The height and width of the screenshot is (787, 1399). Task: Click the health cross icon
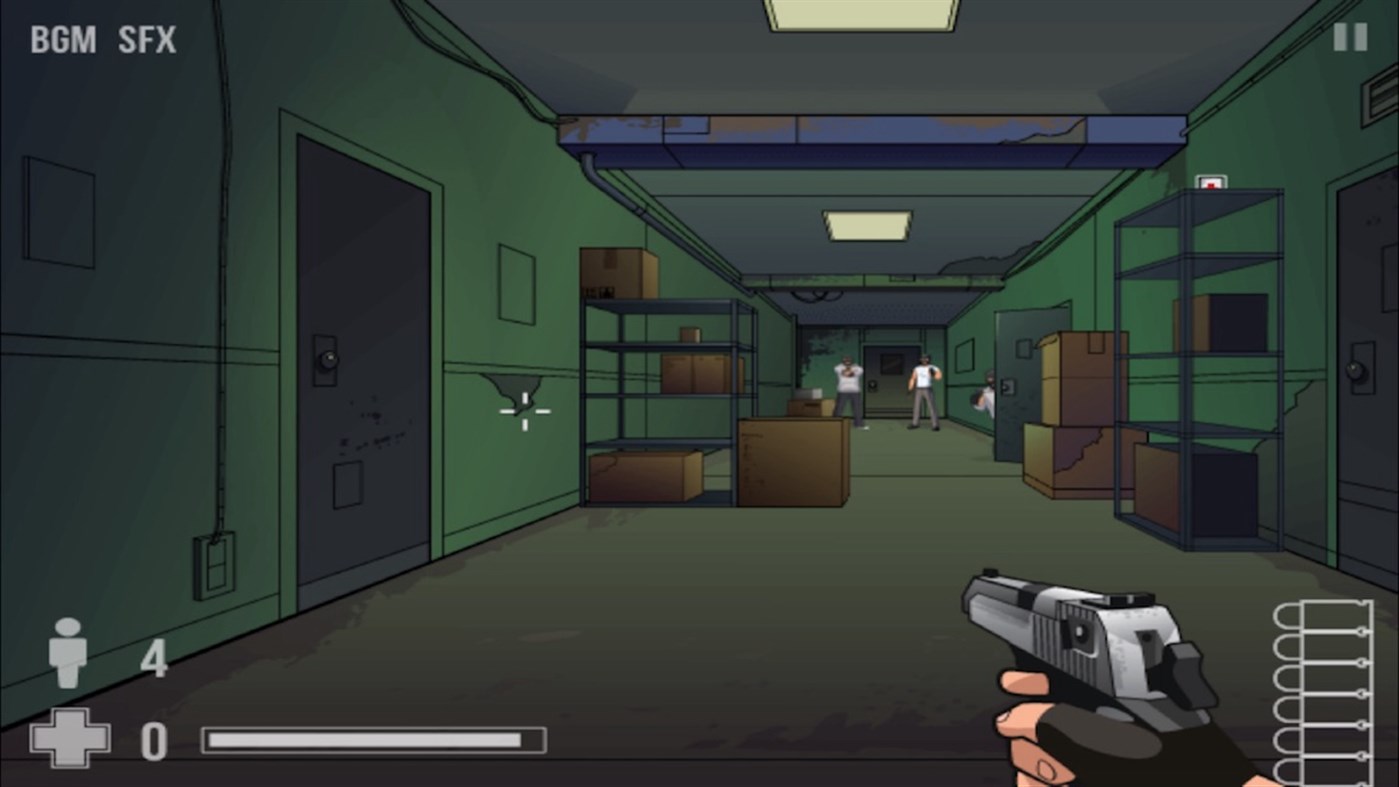(x=68, y=740)
